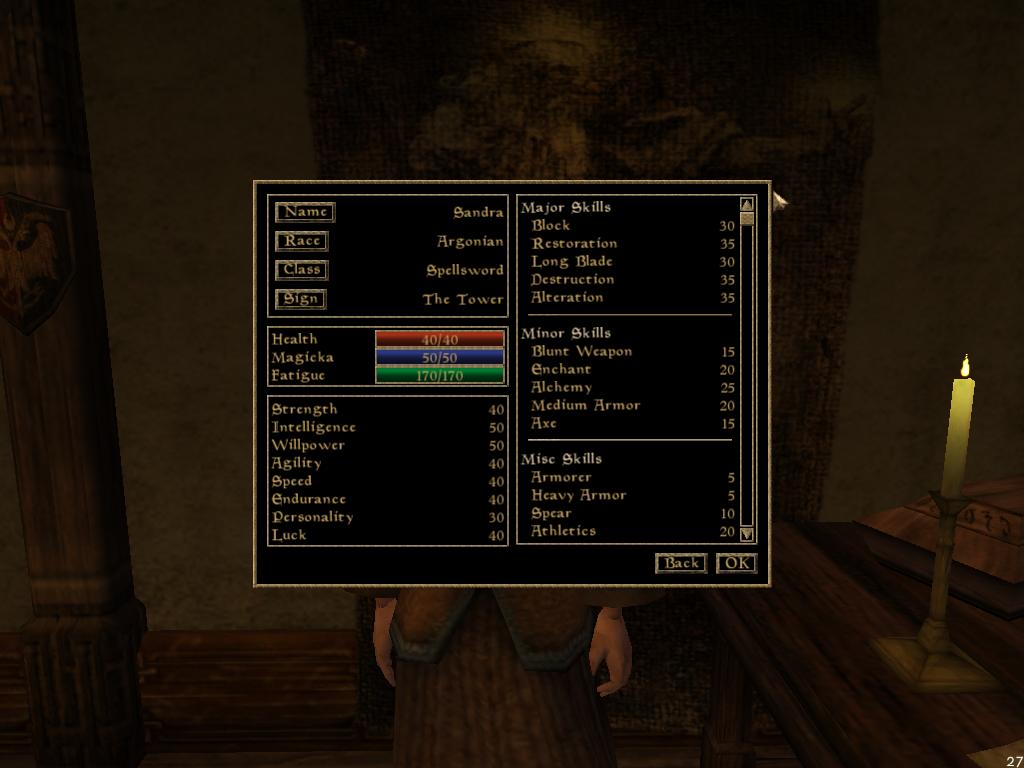Viewport: 1024px width, 768px height.
Task: Go Back to the previous step
Action: (681, 563)
